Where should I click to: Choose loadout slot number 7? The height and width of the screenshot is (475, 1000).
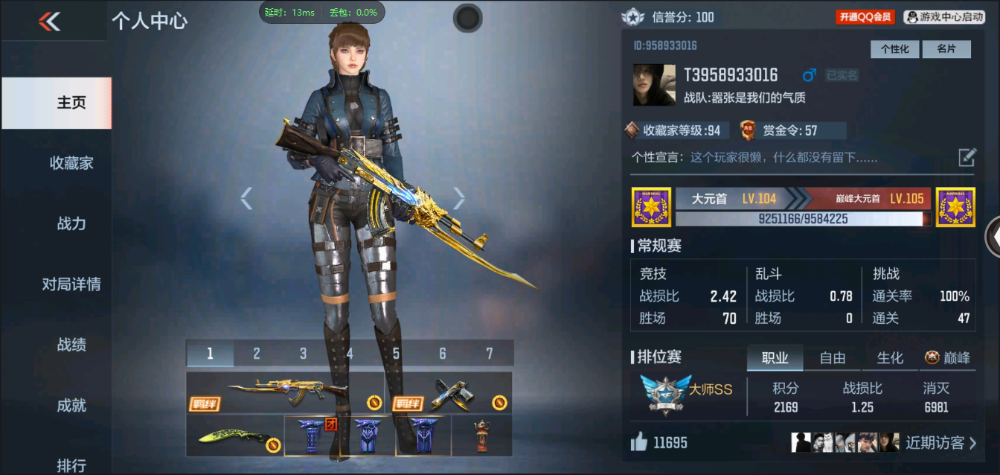coord(489,353)
